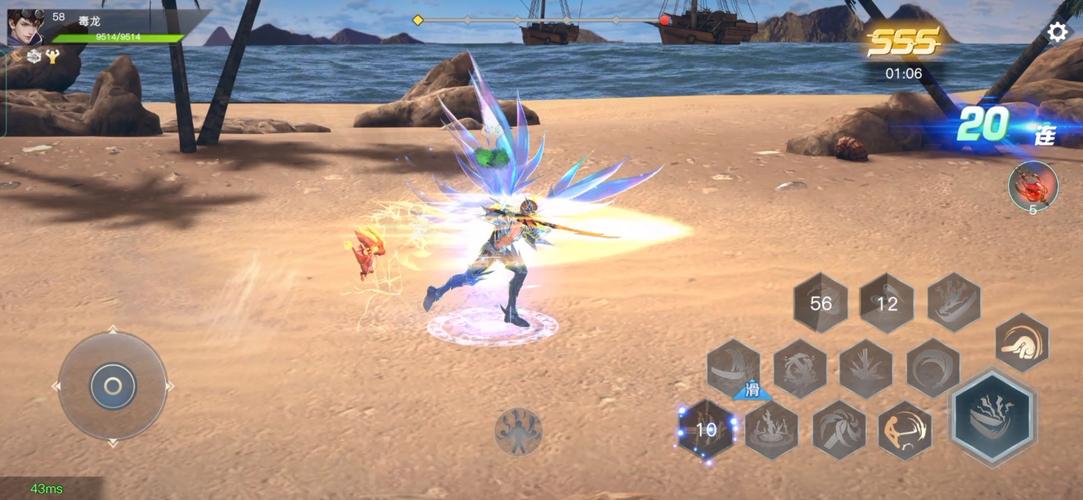Tap the red consumable item with count 5
1083x500 pixels.
1032,185
